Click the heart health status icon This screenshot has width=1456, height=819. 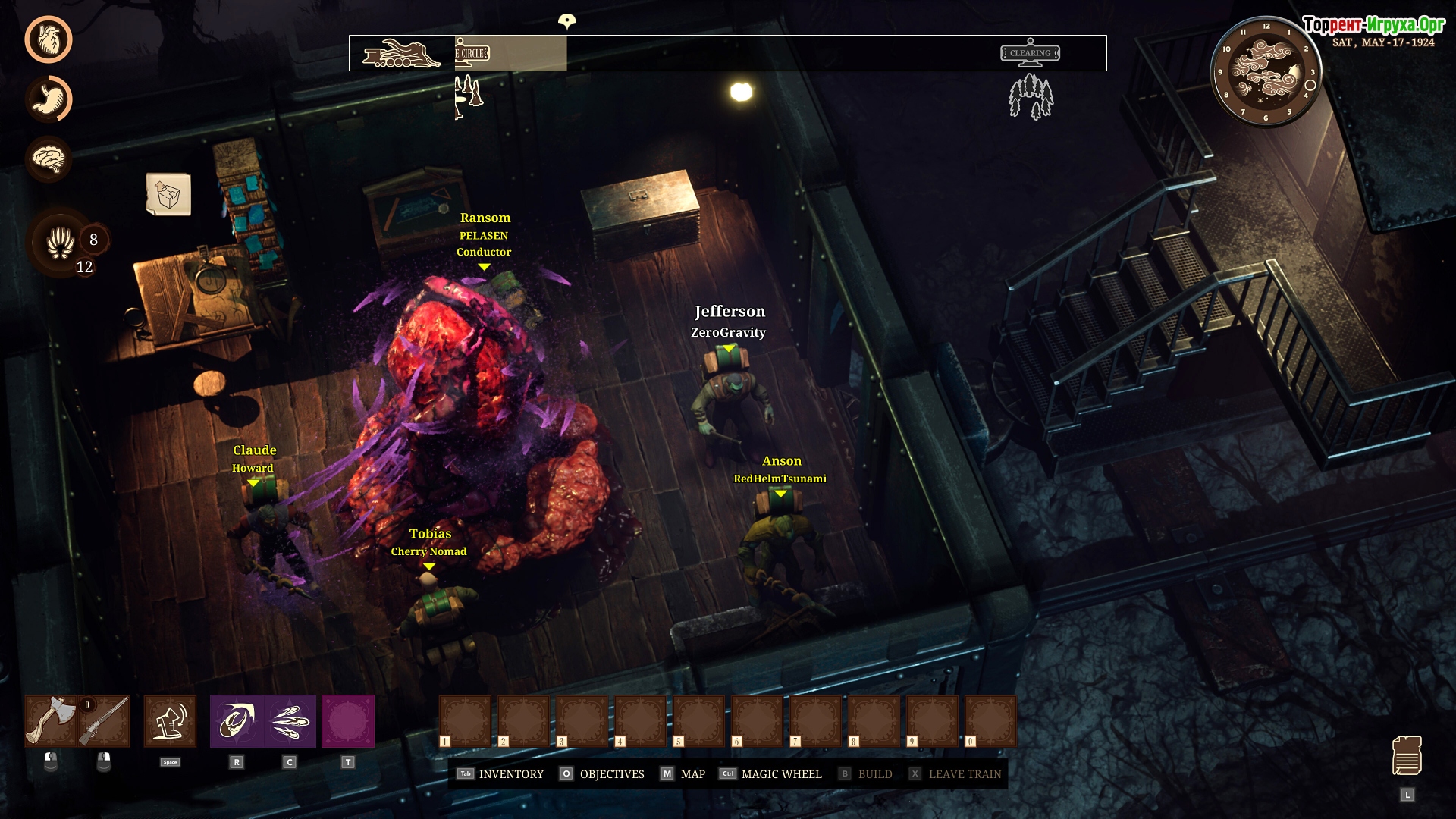49,39
